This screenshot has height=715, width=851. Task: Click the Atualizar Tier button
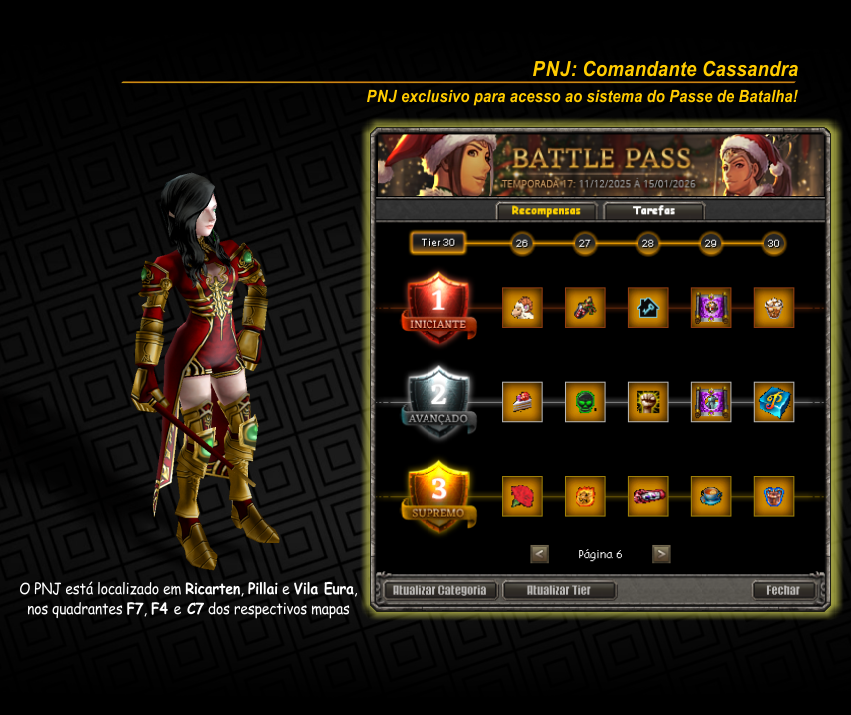click(x=559, y=590)
